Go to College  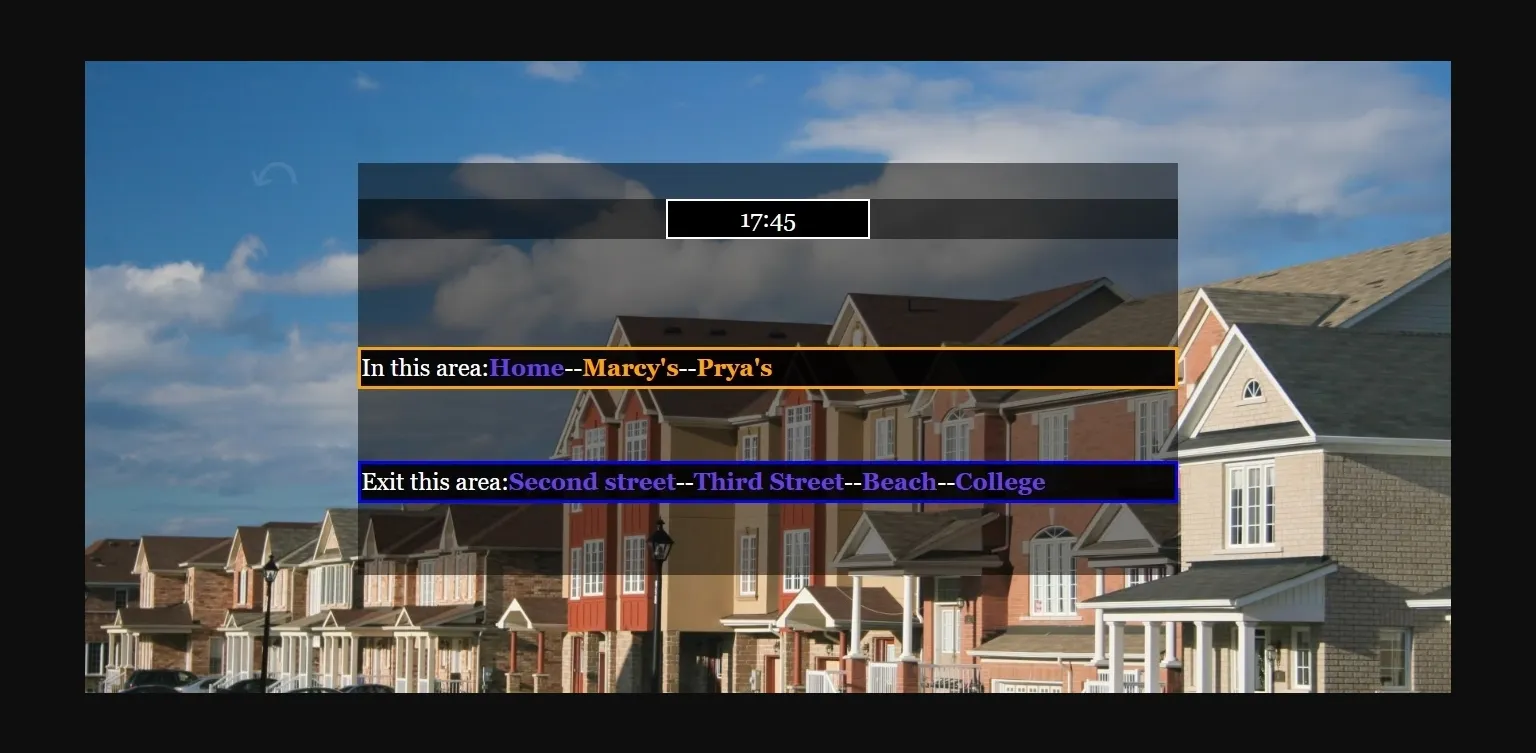(x=1001, y=481)
